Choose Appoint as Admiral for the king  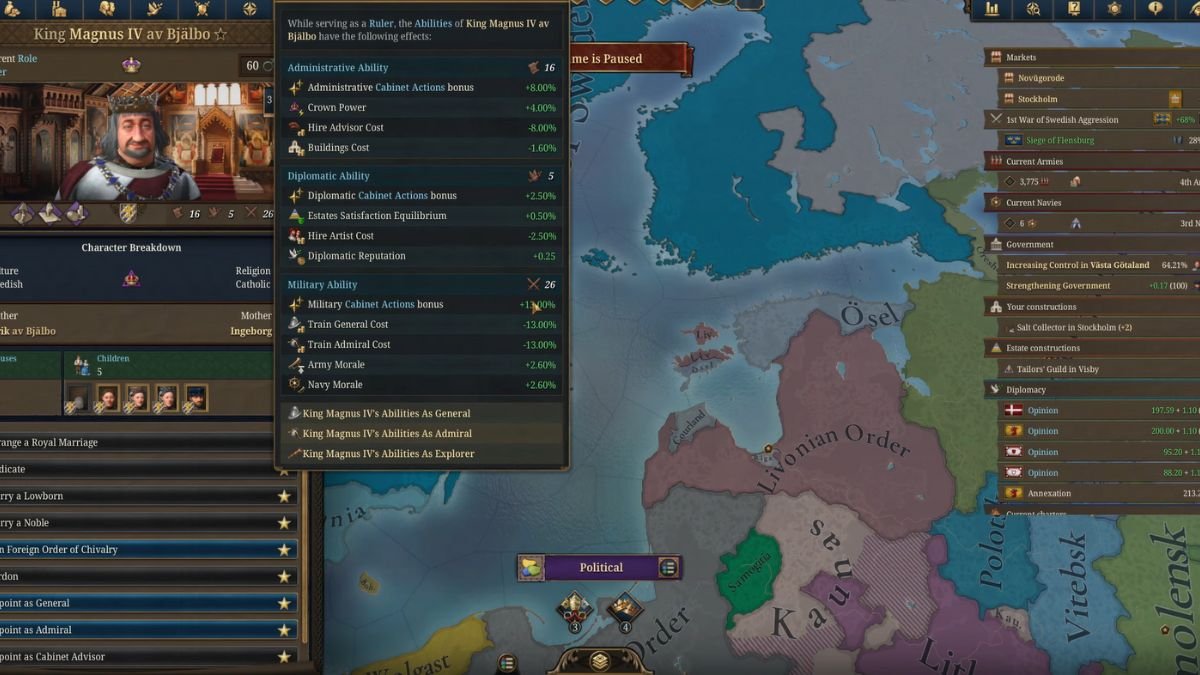(x=140, y=630)
